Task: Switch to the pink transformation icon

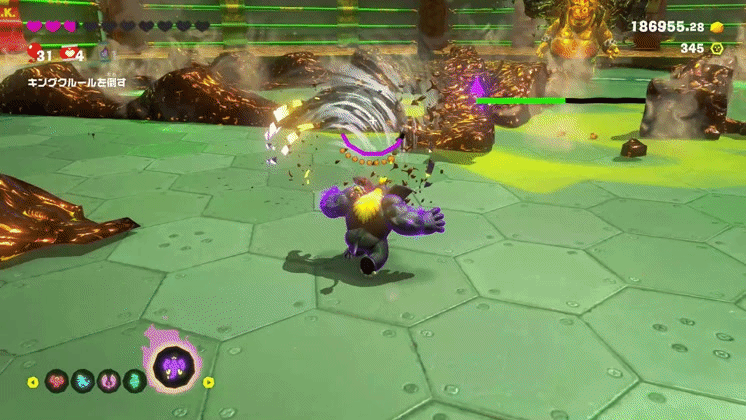Action: [x=109, y=381]
